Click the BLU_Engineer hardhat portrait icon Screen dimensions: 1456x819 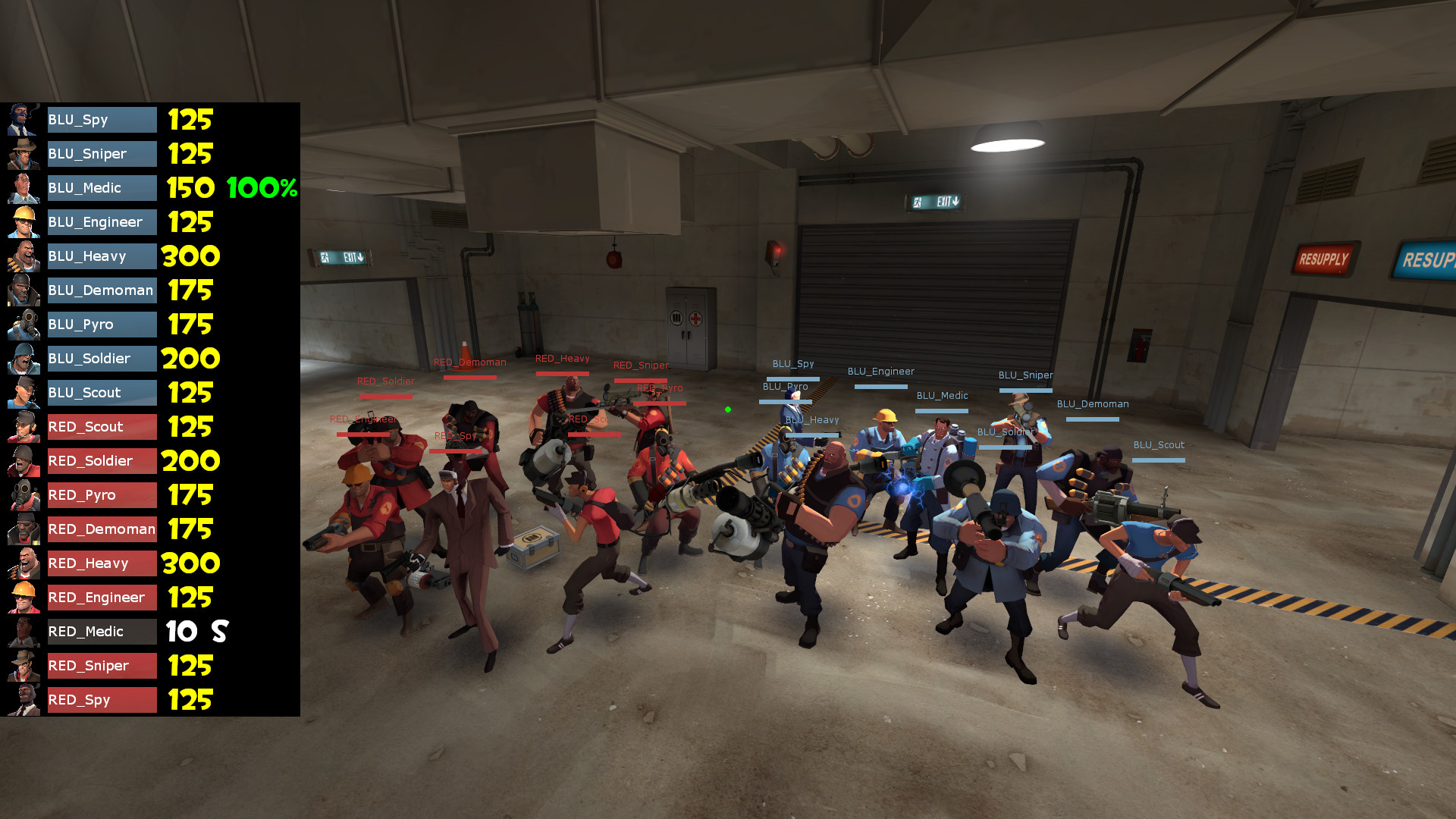click(x=23, y=222)
